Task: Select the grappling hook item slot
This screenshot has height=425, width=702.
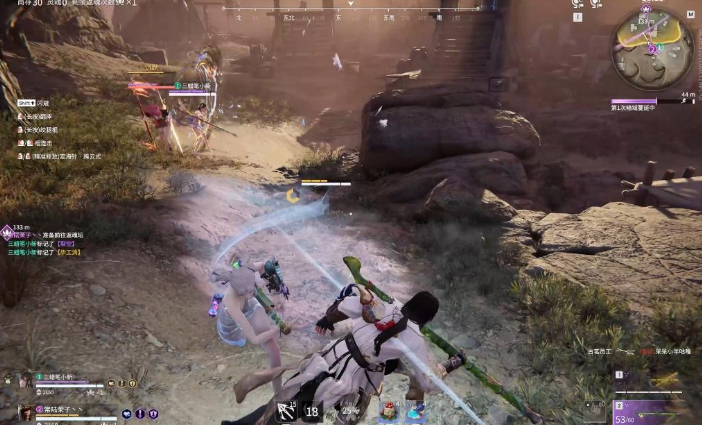Action: click(x=287, y=410)
